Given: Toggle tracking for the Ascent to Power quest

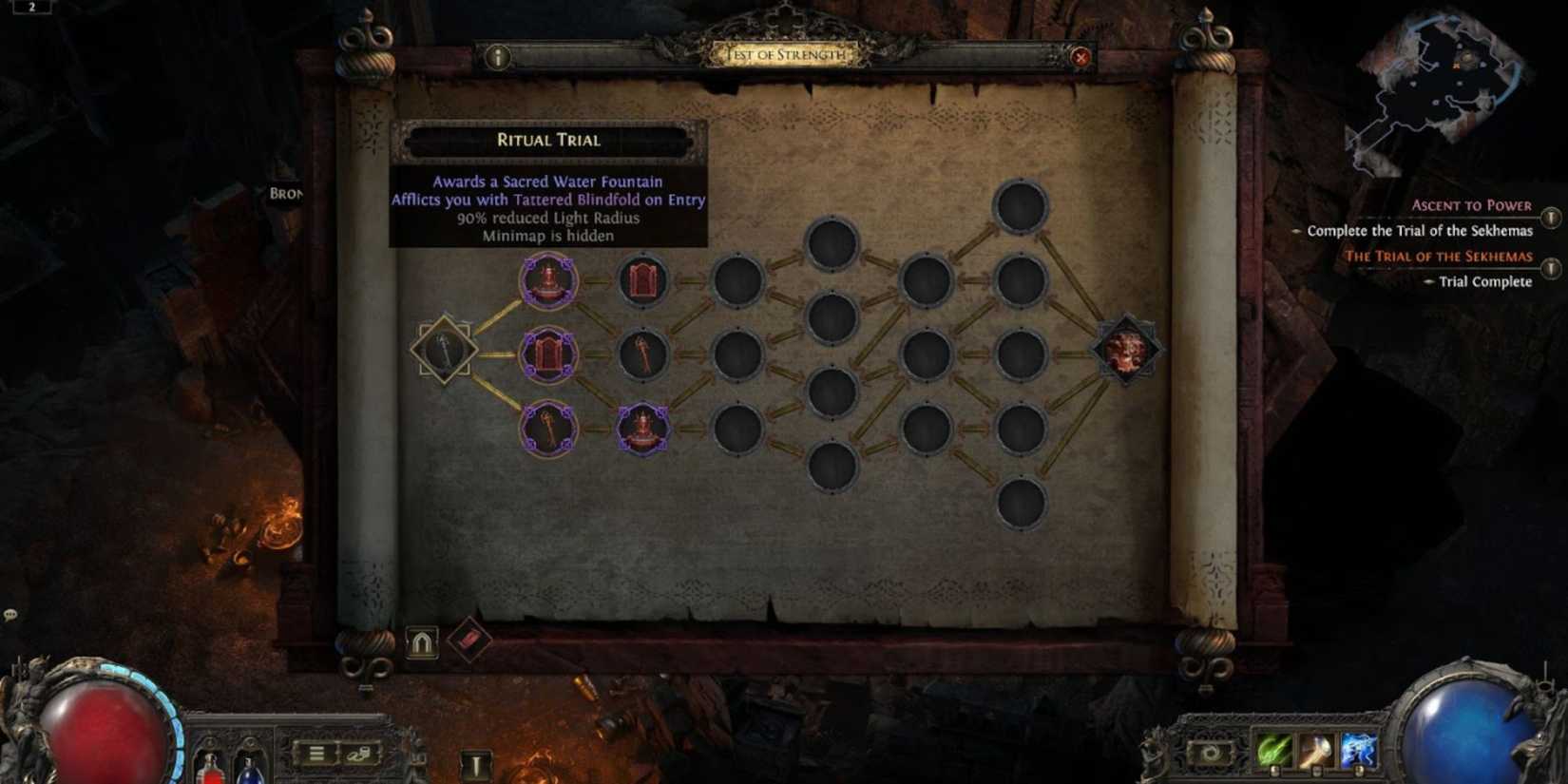Looking at the screenshot, I should tap(1553, 218).
